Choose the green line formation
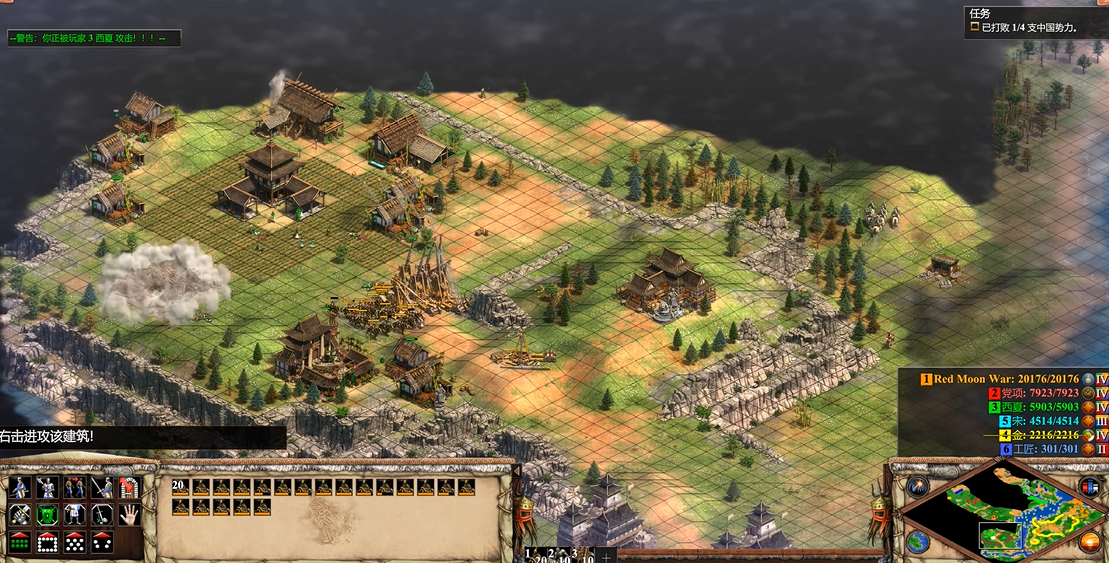This screenshot has height=563, width=1109. pos(20,542)
